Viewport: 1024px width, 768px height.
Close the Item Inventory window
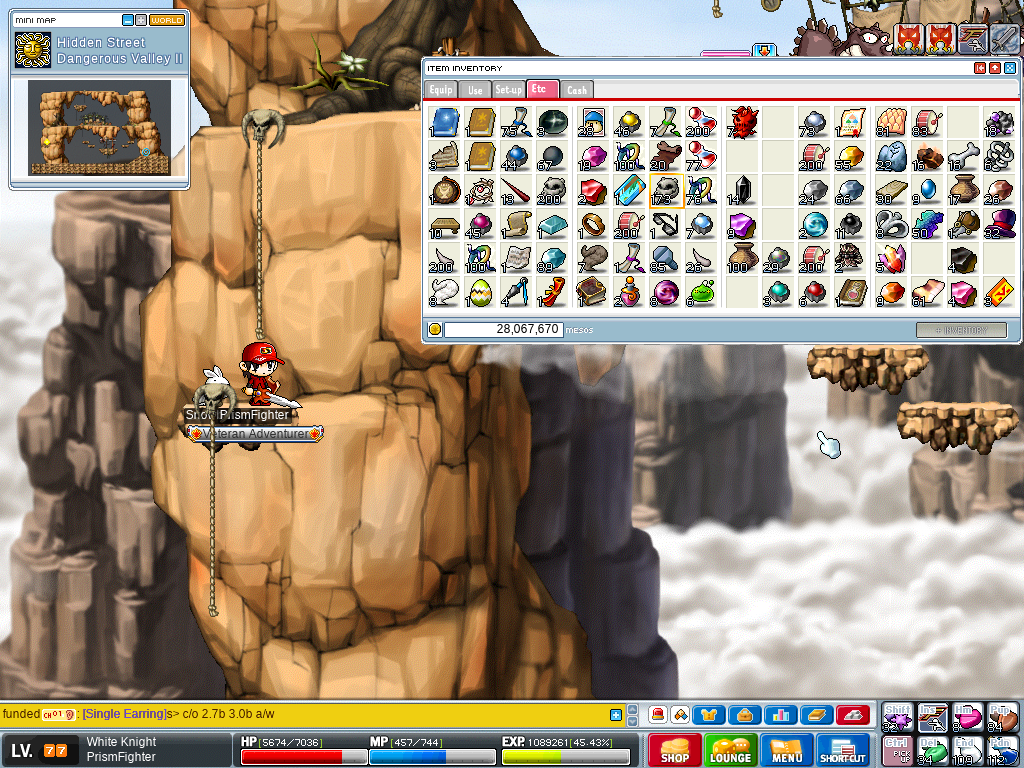pos(1010,68)
